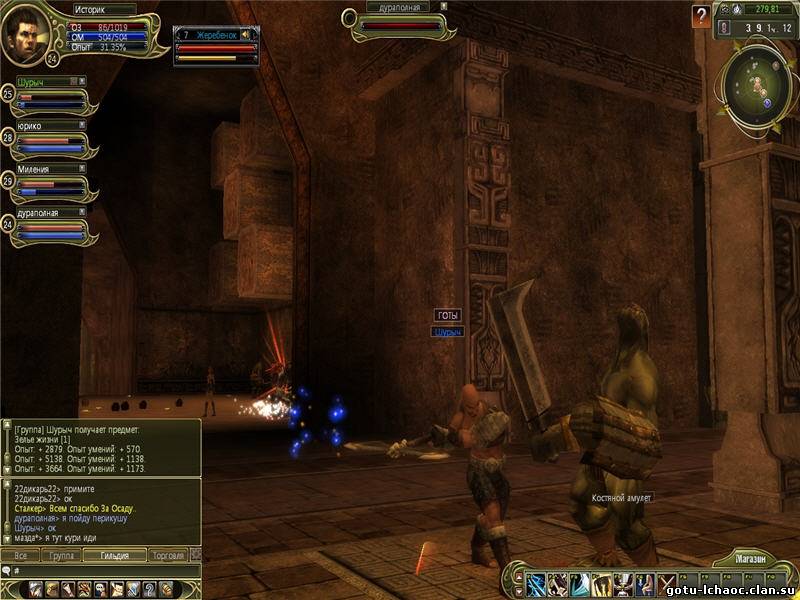The width and height of the screenshot is (800, 600).
Task: Open the question mark icon in bottom menu bar
Action: [x=149, y=588]
